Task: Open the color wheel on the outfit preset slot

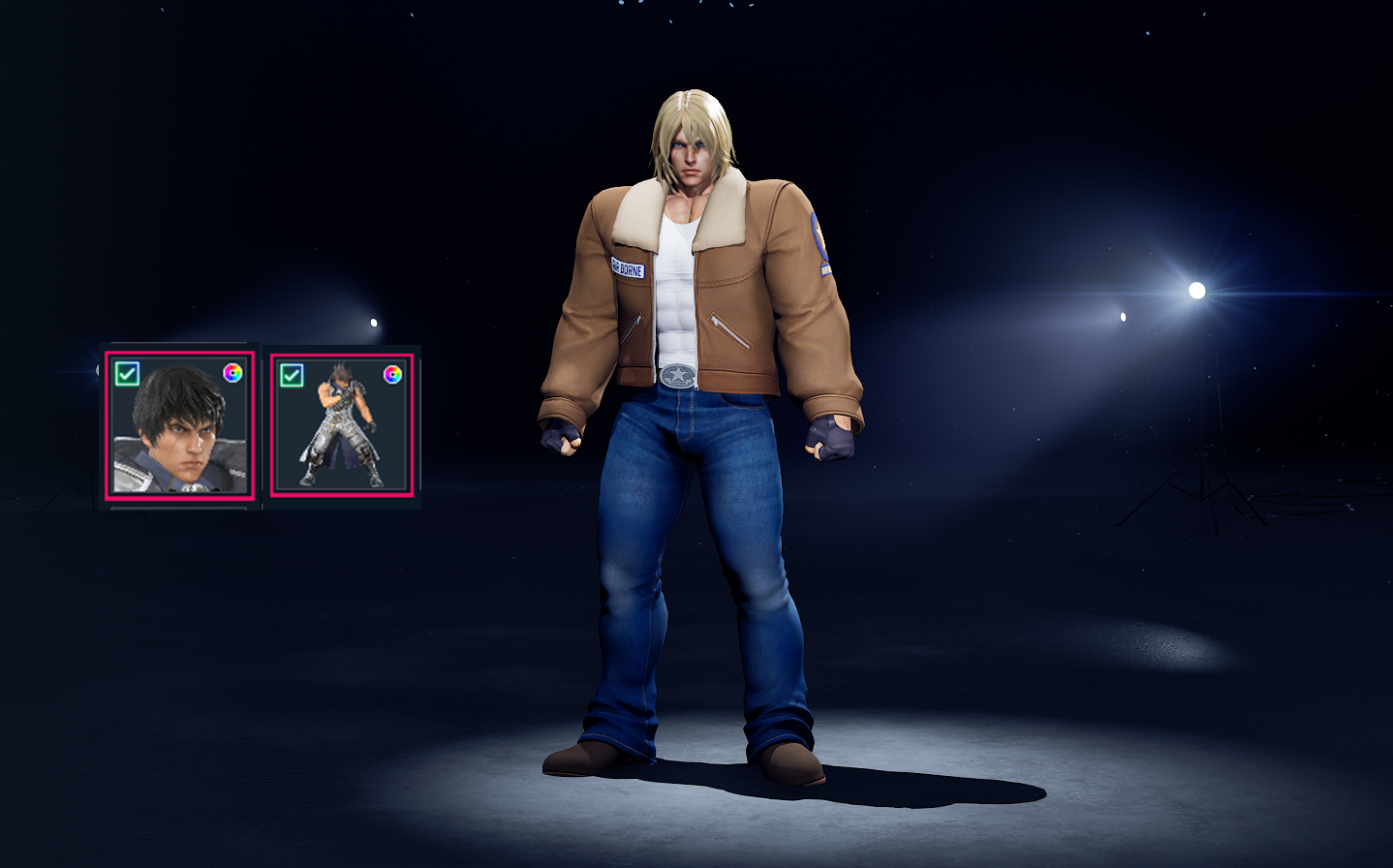Action: tap(391, 372)
